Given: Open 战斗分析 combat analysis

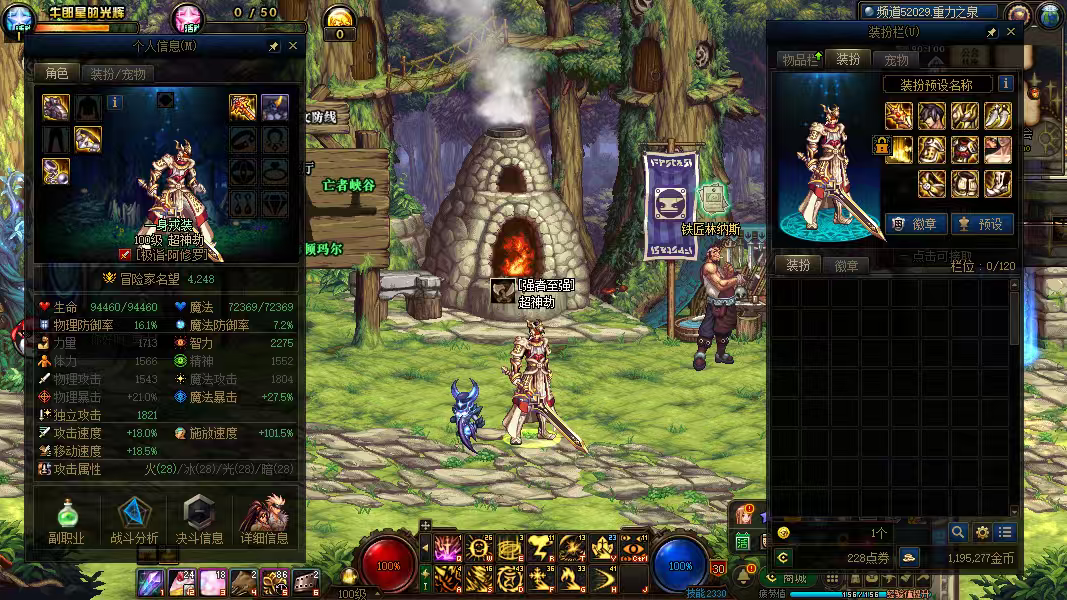Looking at the screenshot, I should coord(134,520).
